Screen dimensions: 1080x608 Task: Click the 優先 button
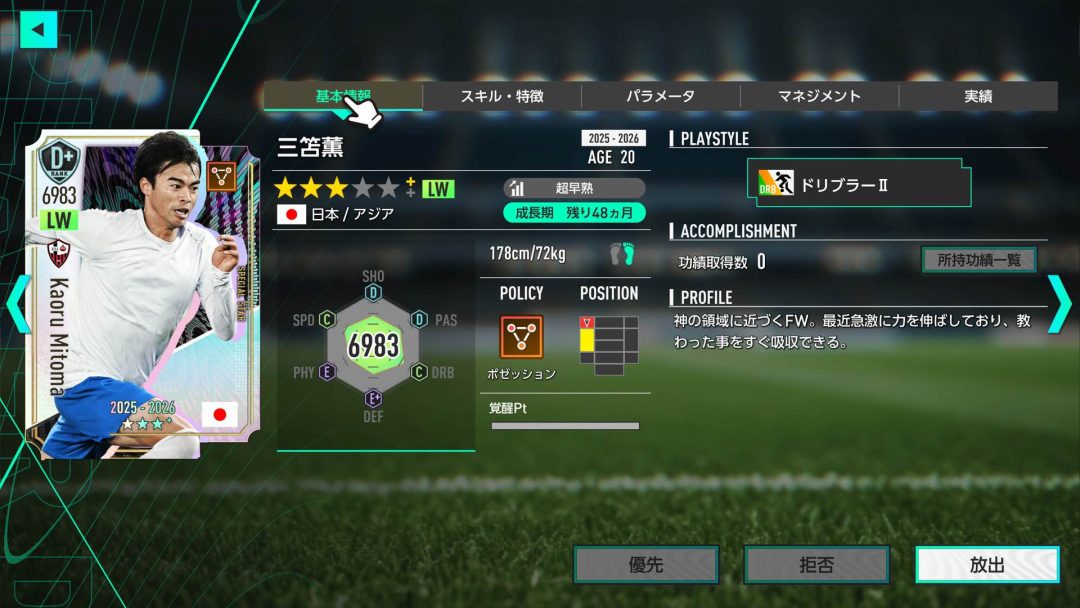pos(646,565)
